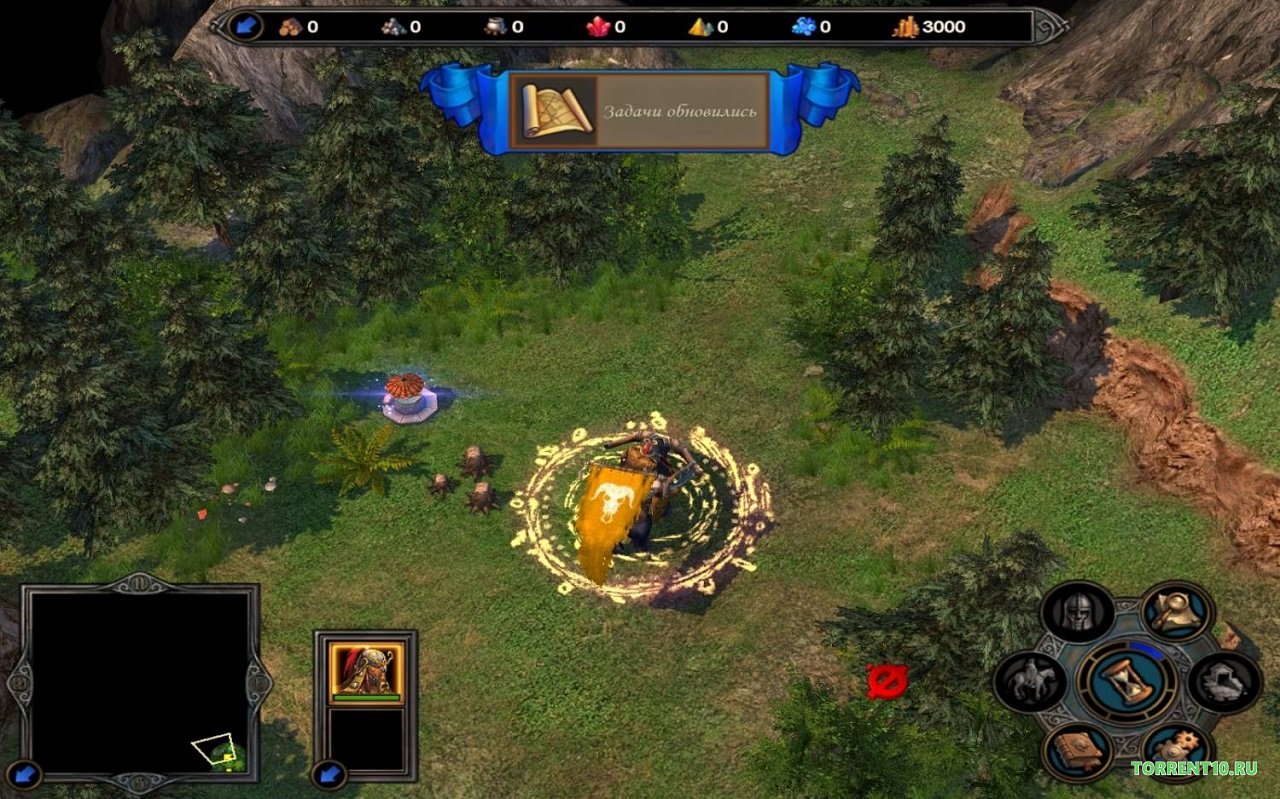Open the gear system options menu

click(x=1176, y=752)
